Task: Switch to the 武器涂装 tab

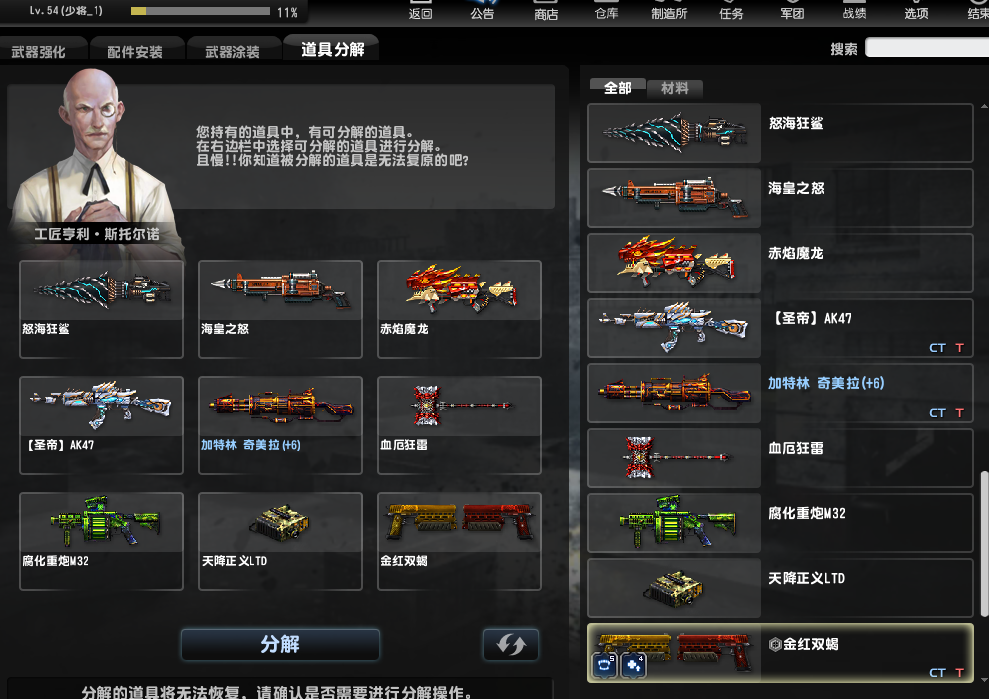Action: pos(232,52)
